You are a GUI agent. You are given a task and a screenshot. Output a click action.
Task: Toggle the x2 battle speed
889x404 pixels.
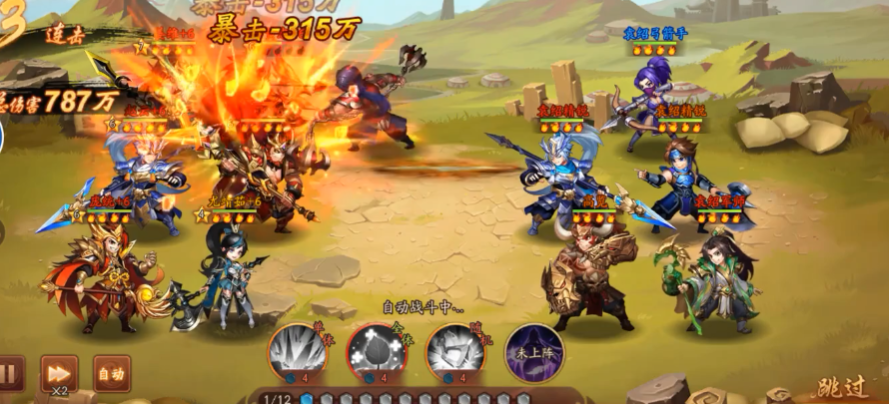58,374
